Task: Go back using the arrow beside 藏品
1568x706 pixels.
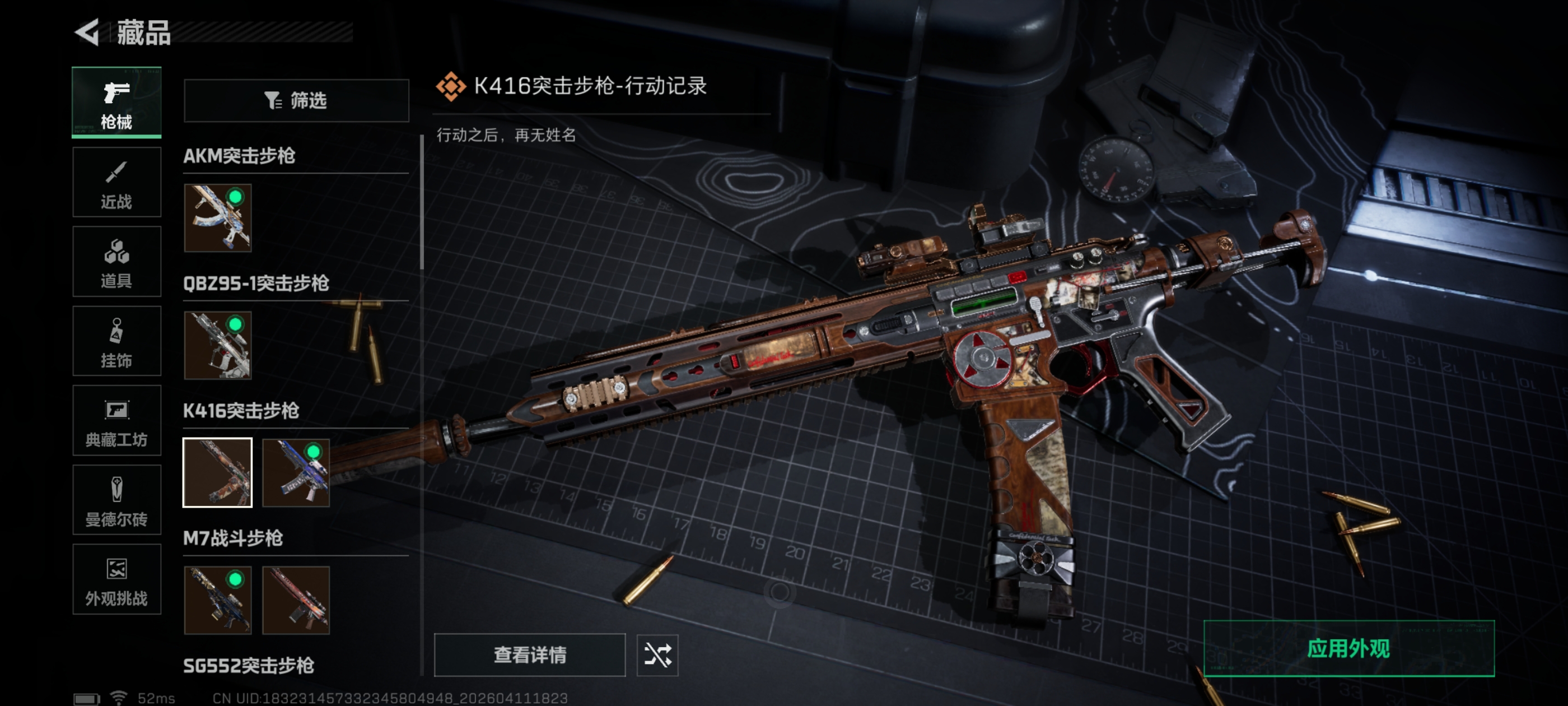Action: click(x=87, y=32)
